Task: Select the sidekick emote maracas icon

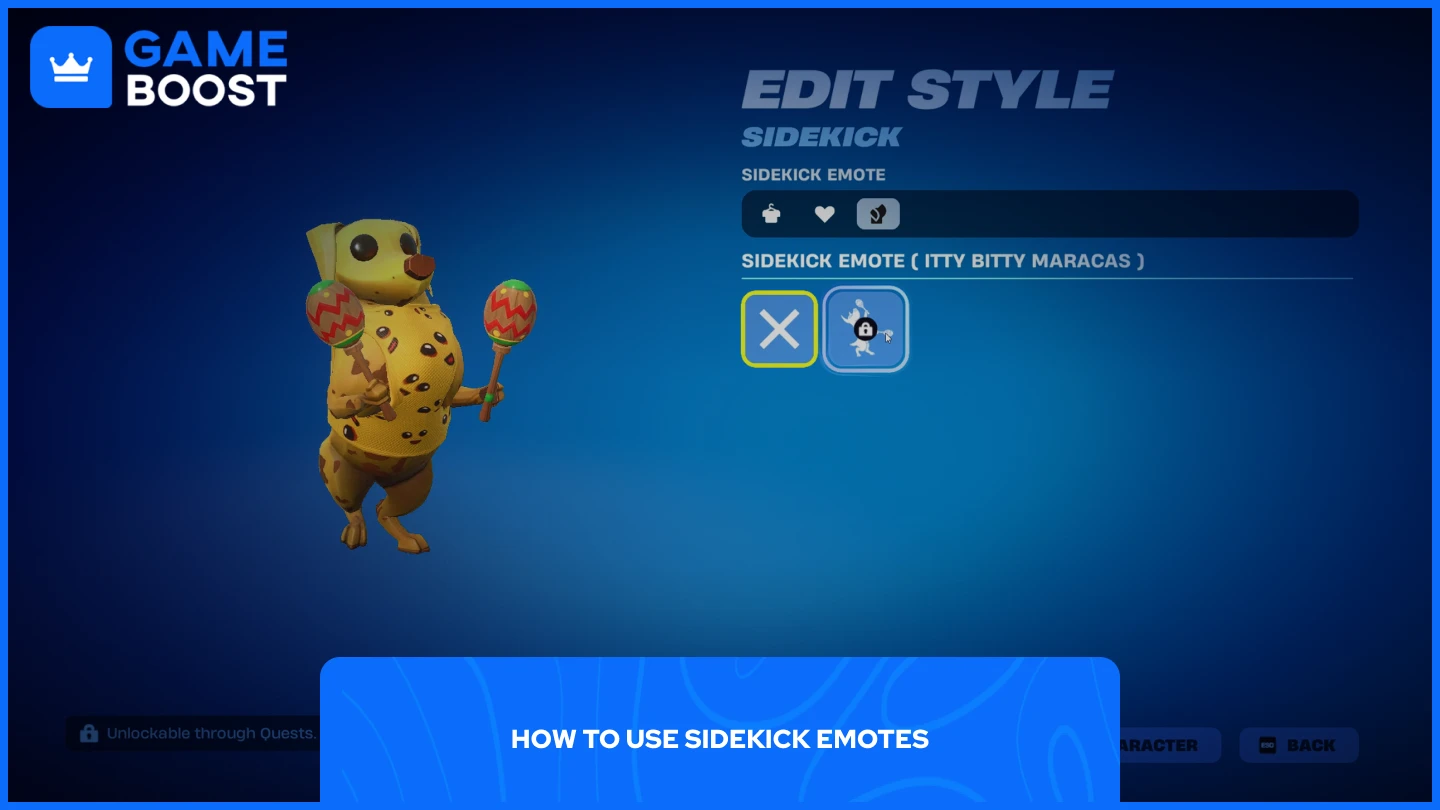Action: [x=878, y=213]
